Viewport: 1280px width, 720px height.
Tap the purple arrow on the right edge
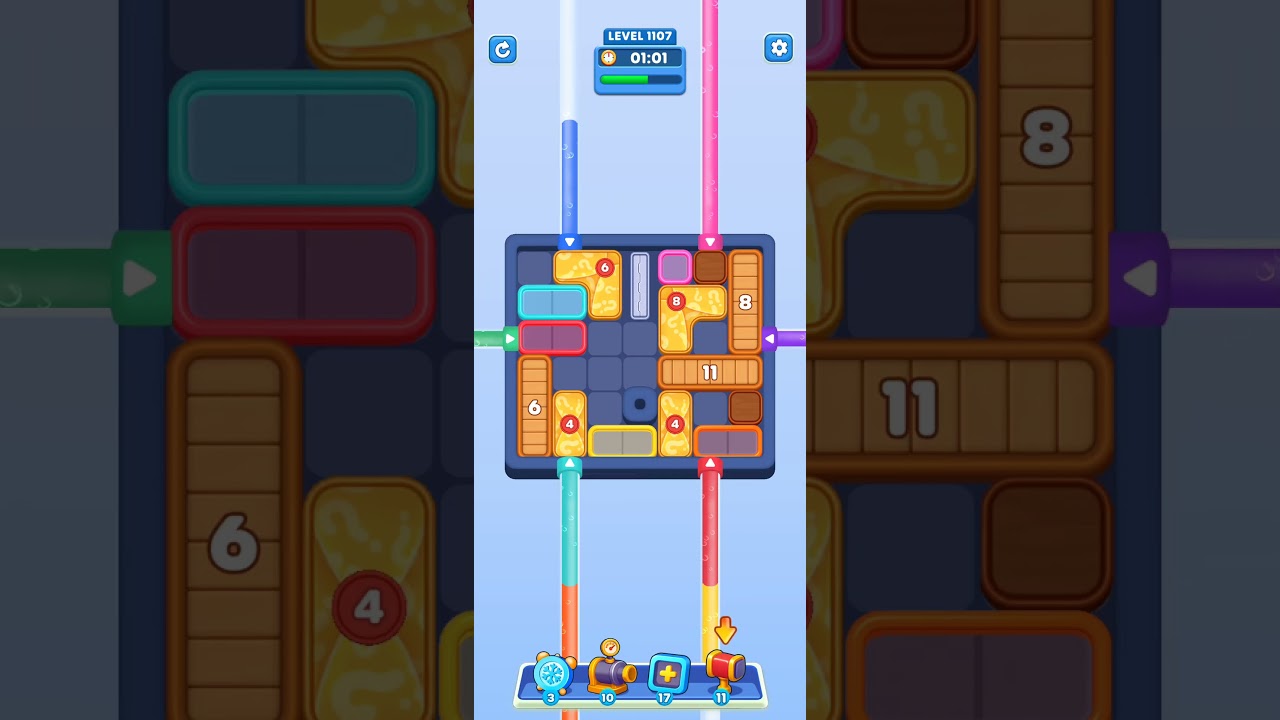coord(772,338)
